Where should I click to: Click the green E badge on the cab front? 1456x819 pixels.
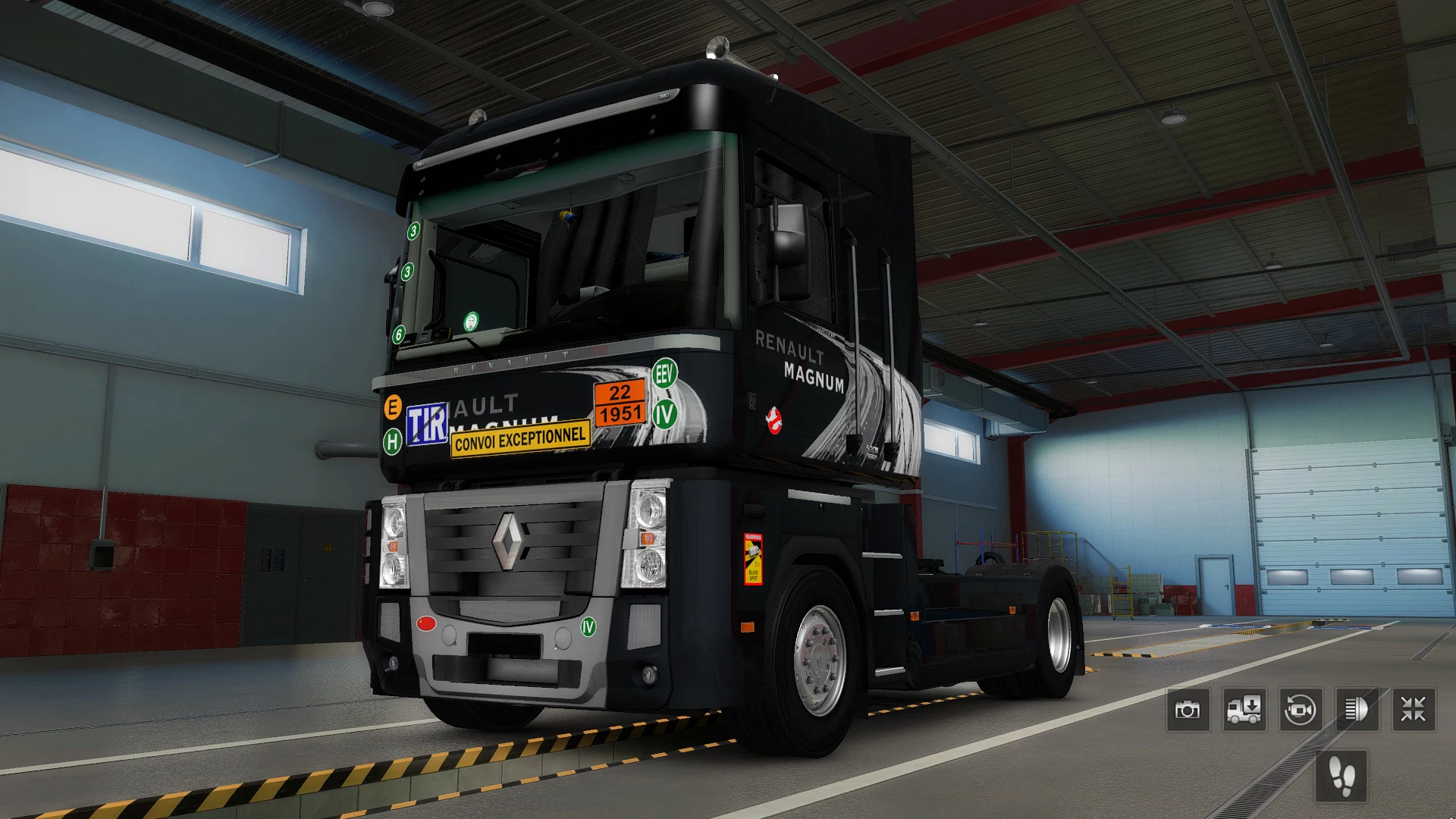394,407
